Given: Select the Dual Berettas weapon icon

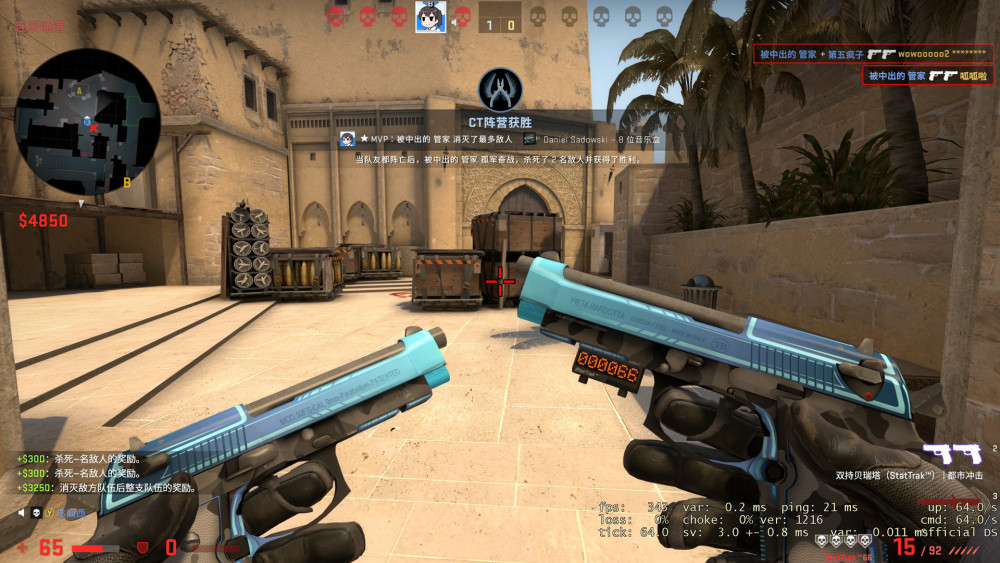Looking at the screenshot, I should [951, 455].
